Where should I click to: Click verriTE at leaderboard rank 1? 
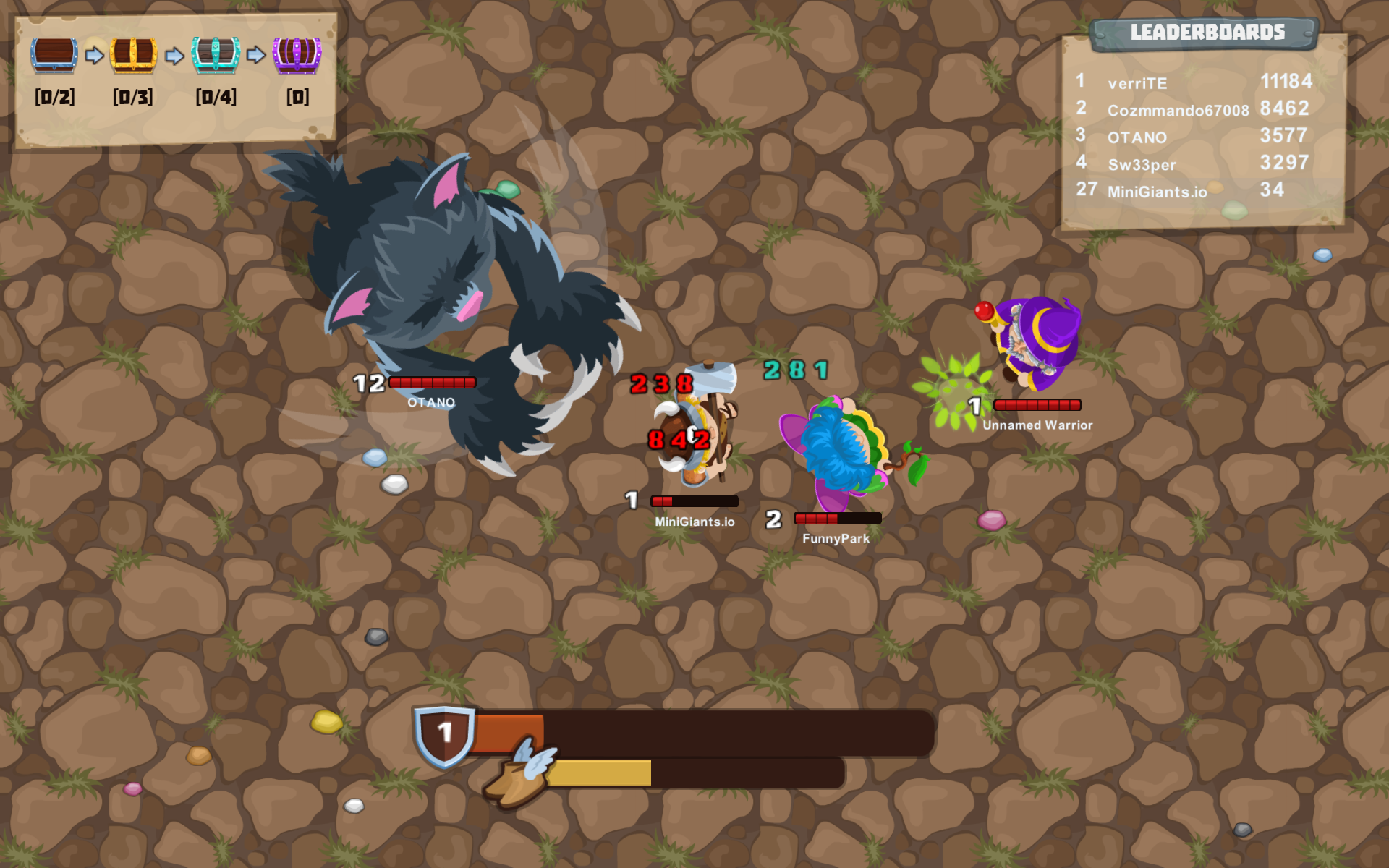coord(1137,82)
